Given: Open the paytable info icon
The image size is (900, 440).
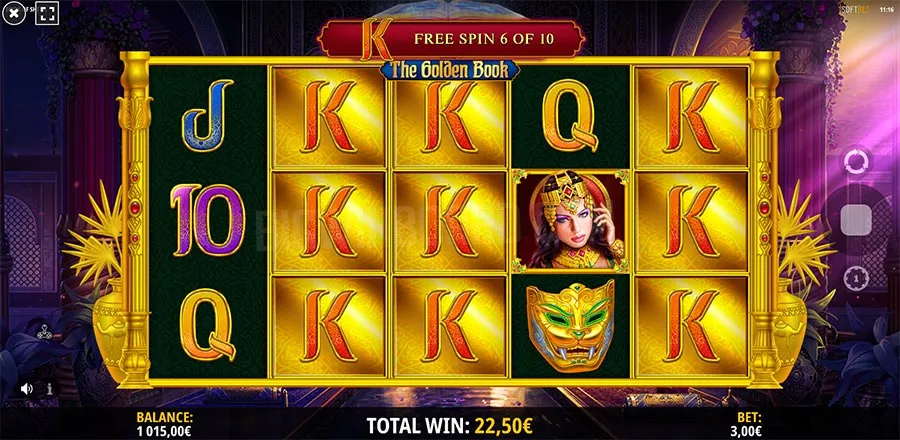Looking at the screenshot, I should 50,388.
